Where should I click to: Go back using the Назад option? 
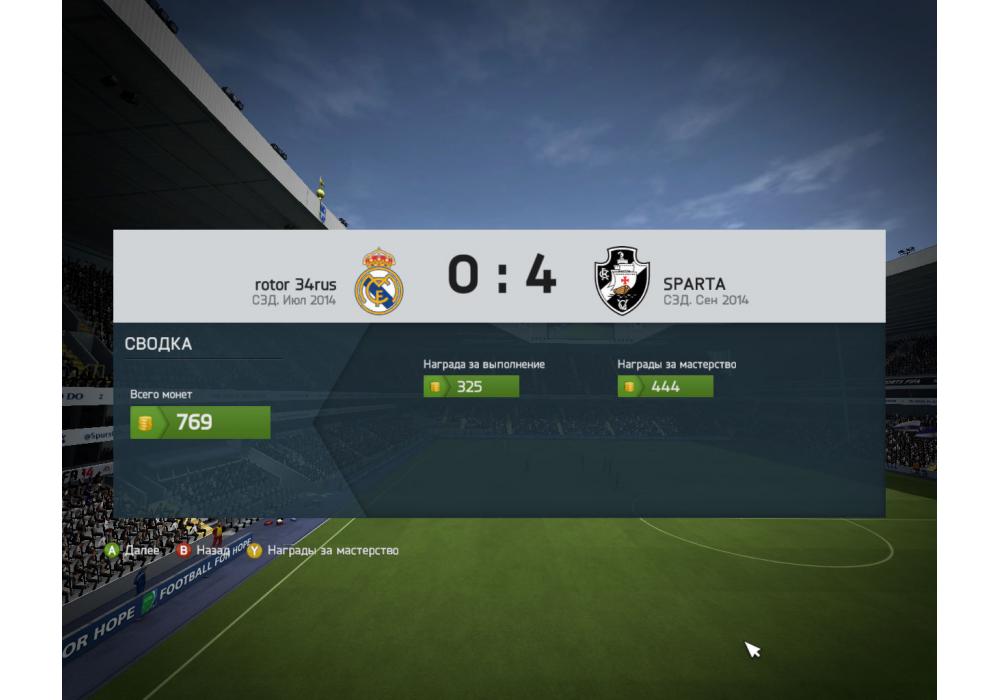(204, 550)
